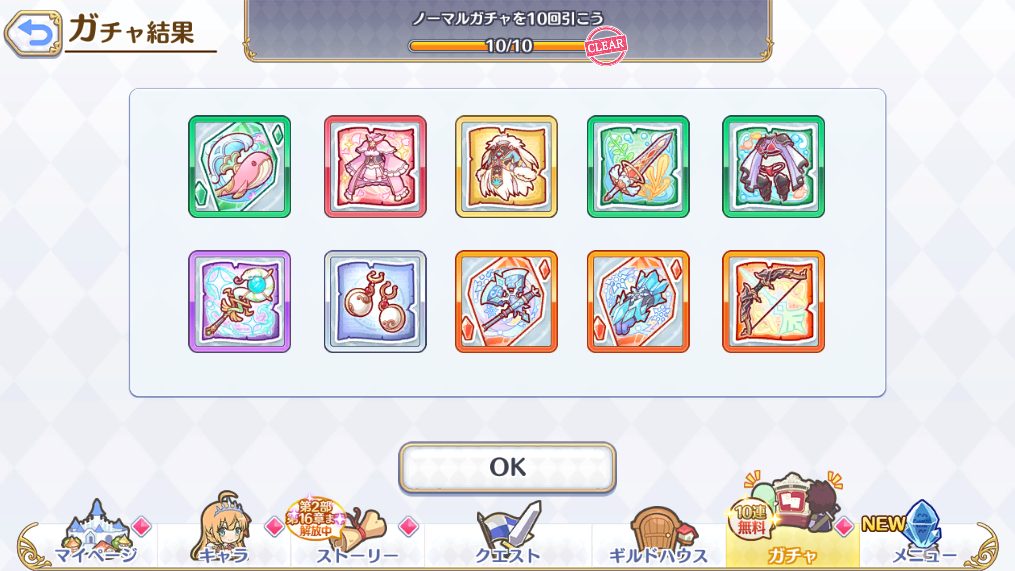Select the pink whale equipment tile
This screenshot has width=1015, height=571.
[239, 167]
